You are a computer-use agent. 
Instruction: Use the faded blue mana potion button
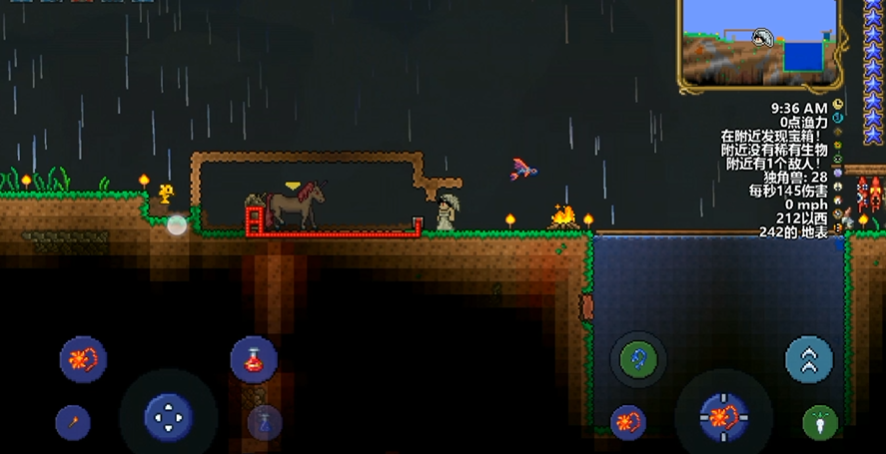264,421
